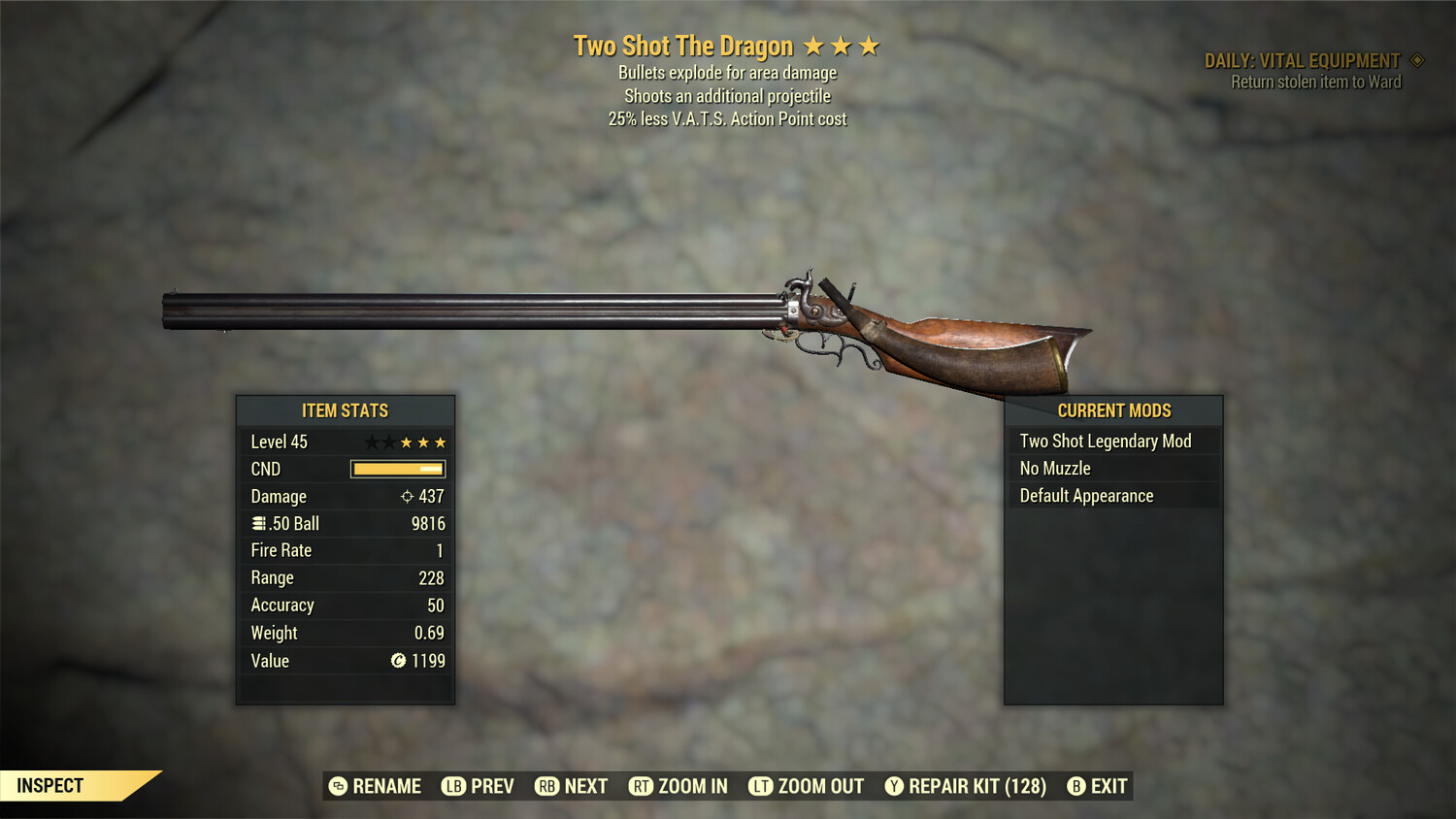Click the RT Zoom In button icon
The width and height of the screenshot is (1456, 819).
click(642, 786)
